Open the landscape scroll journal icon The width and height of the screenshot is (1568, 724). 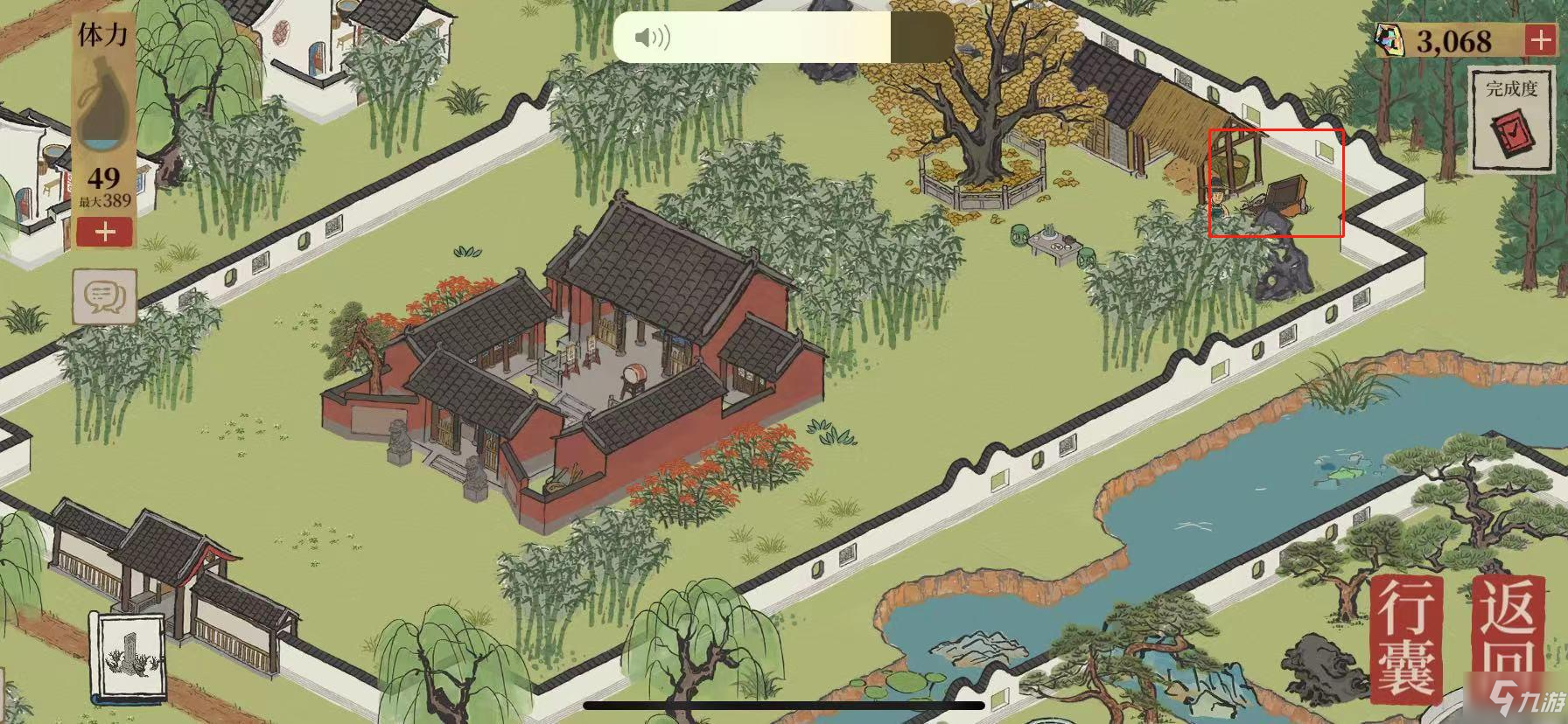click(128, 658)
